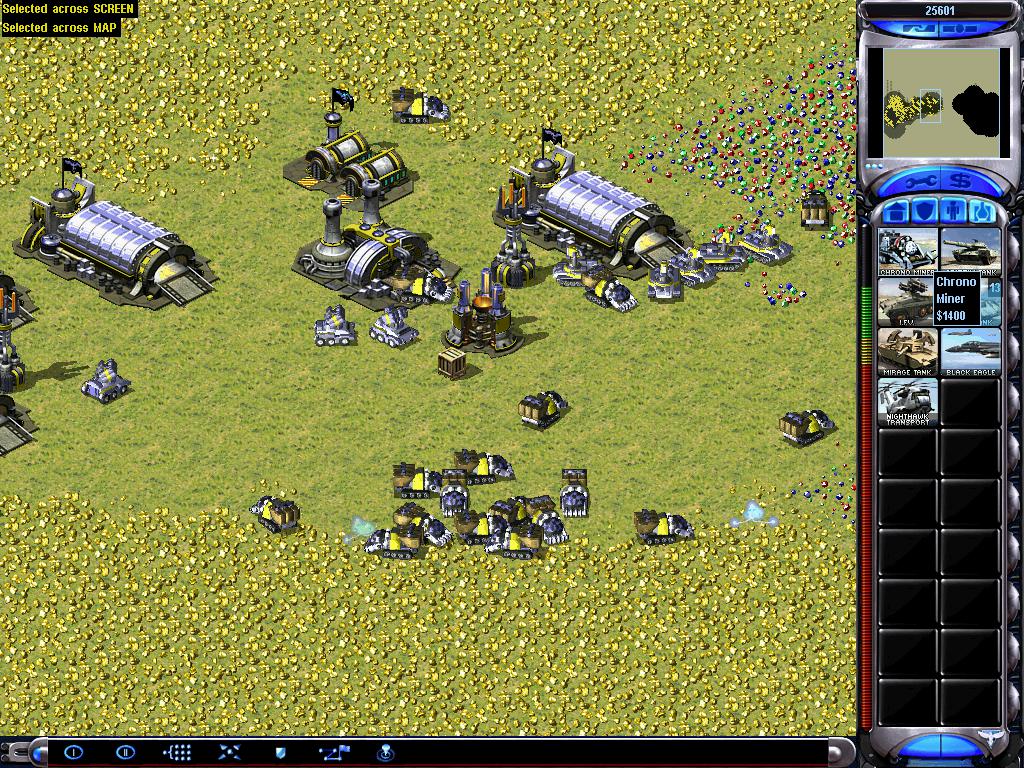Select team I on the command bar

pos(73,752)
